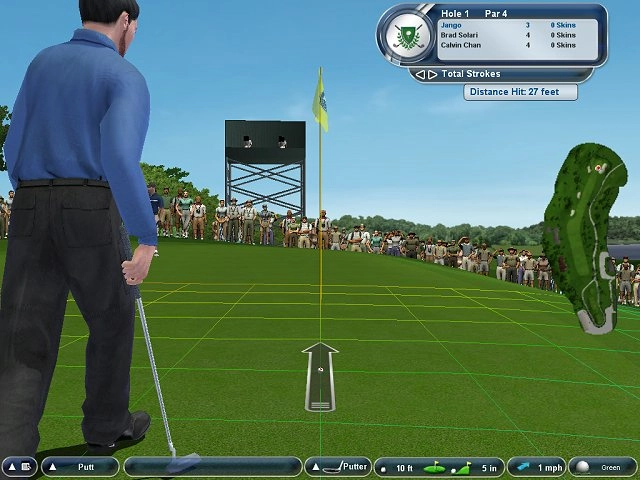
Task: Click the golf club crest emblem
Action: click(x=405, y=37)
